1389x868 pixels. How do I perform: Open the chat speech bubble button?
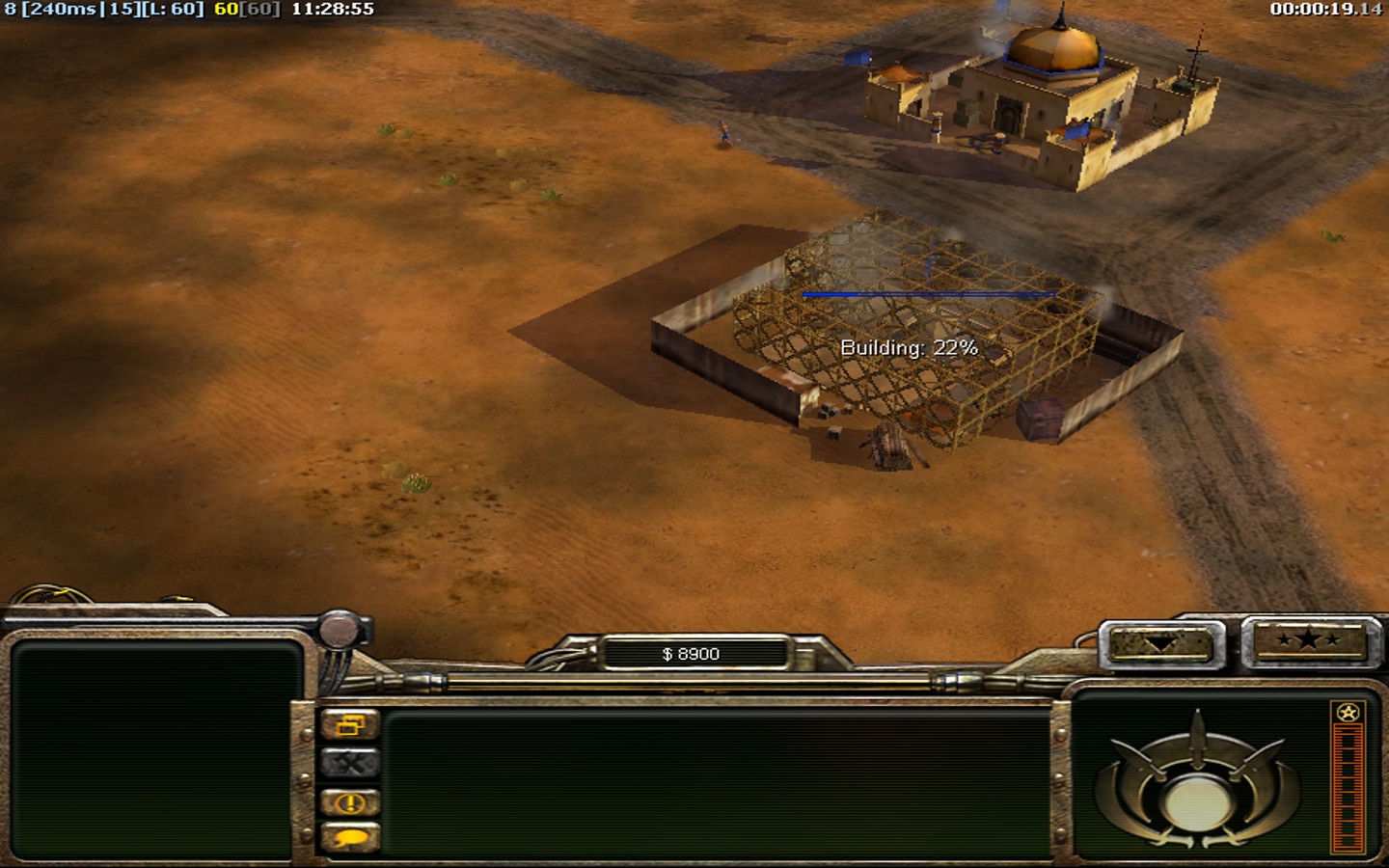point(349,838)
